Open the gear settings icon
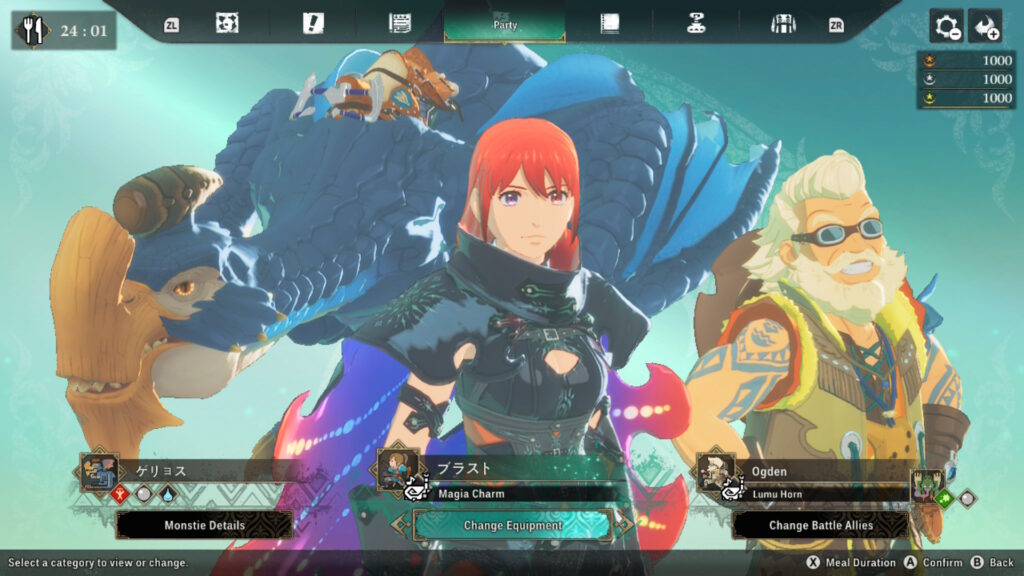The width and height of the screenshot is (1024, 576). tap(946, 27)
